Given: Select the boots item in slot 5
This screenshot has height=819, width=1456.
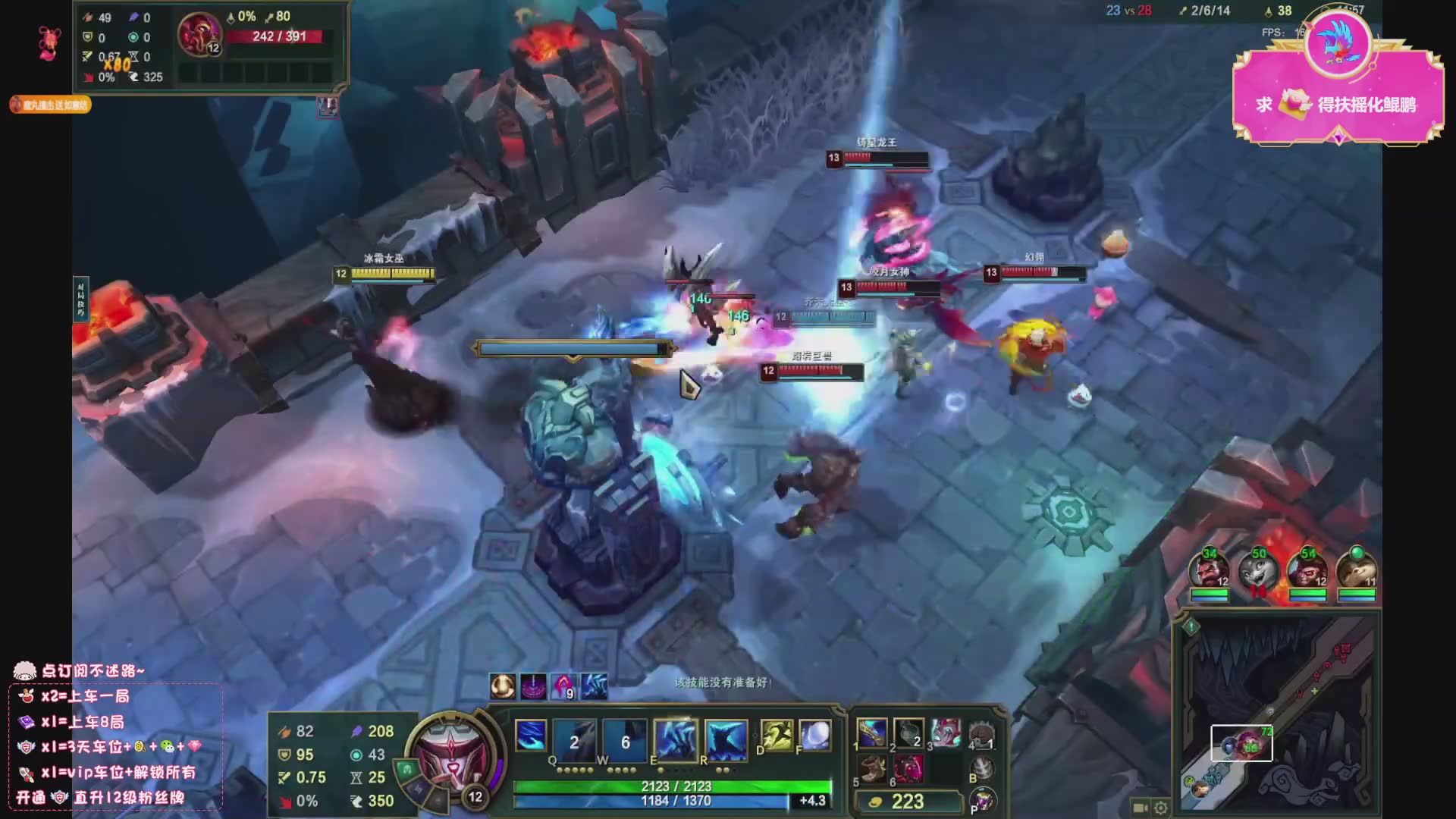Looking at the screenshot, I should point(872,769).
